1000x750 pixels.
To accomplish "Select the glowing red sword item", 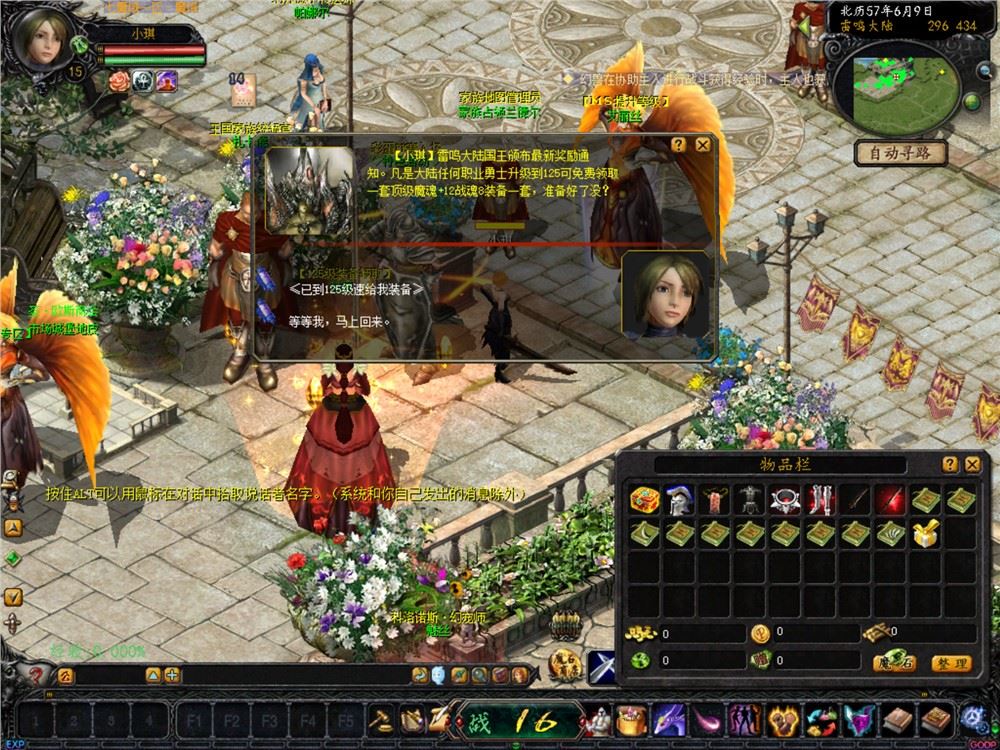I will tap(890, 499).
